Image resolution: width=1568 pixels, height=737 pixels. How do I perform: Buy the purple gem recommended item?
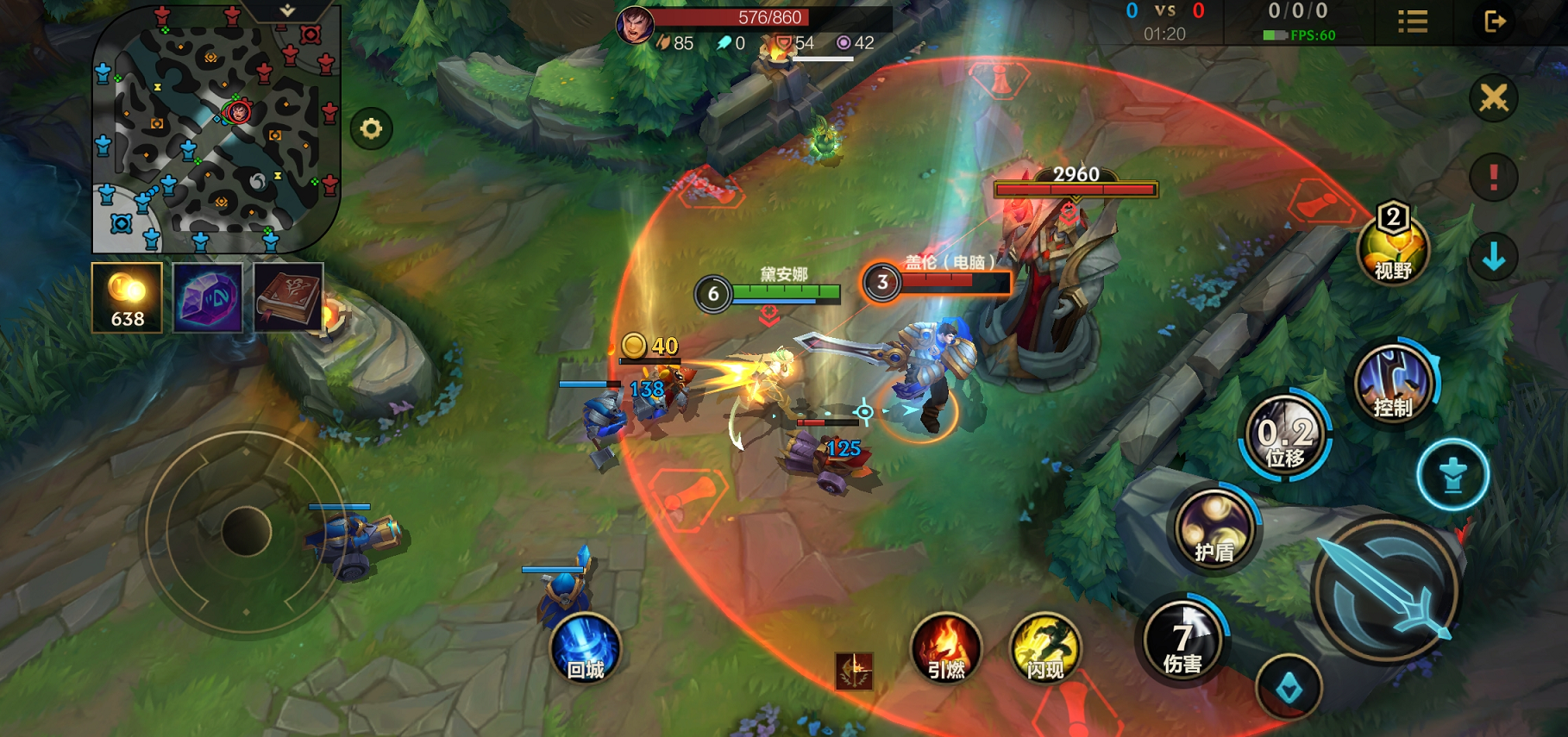pos(208,297)
